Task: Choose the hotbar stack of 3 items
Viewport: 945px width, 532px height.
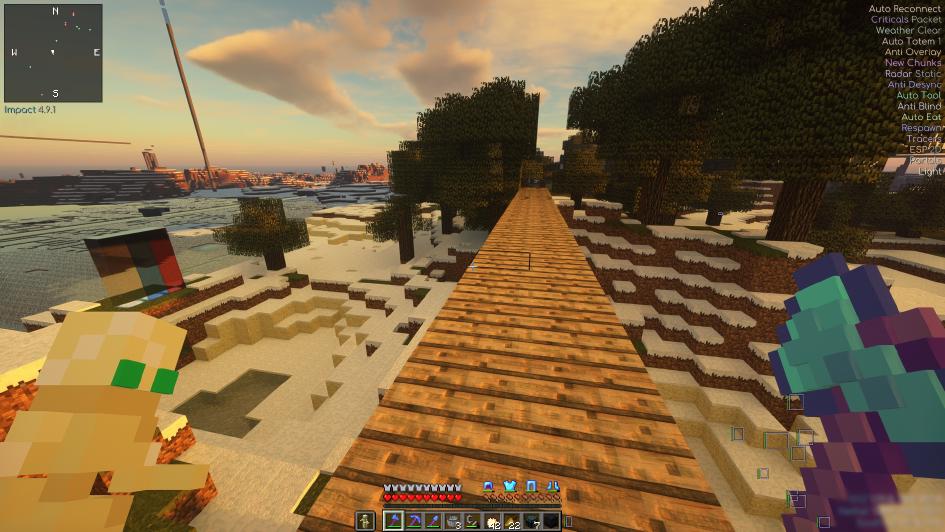Action: pos(453,521)
